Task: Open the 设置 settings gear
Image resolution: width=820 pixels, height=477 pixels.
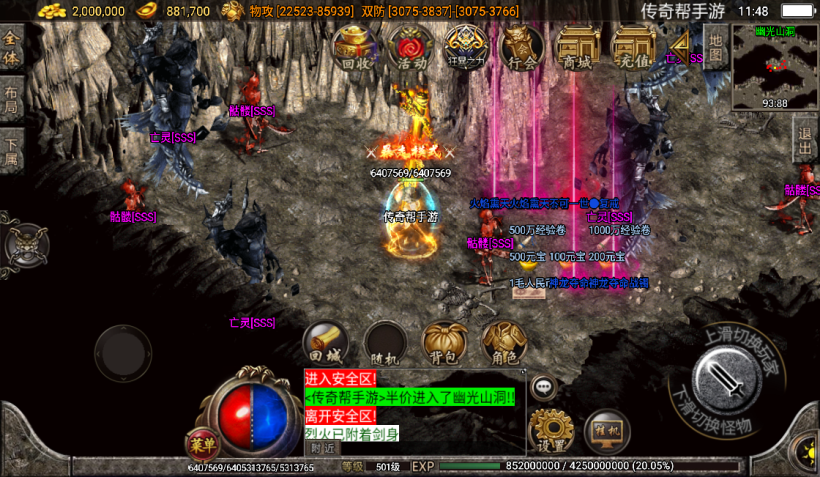Action: (x=550, y=430)
